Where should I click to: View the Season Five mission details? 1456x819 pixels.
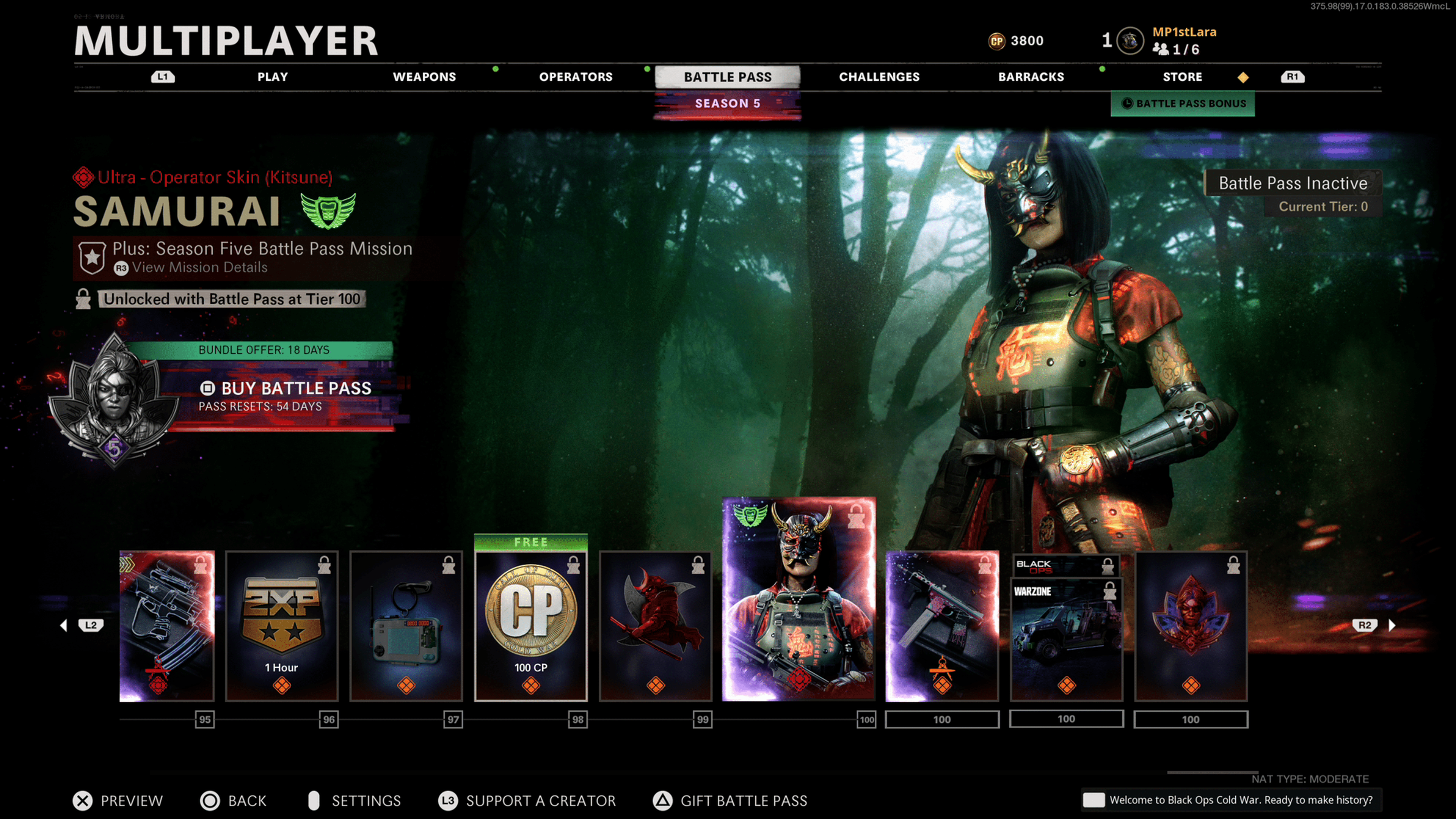[x=199, y=268]
